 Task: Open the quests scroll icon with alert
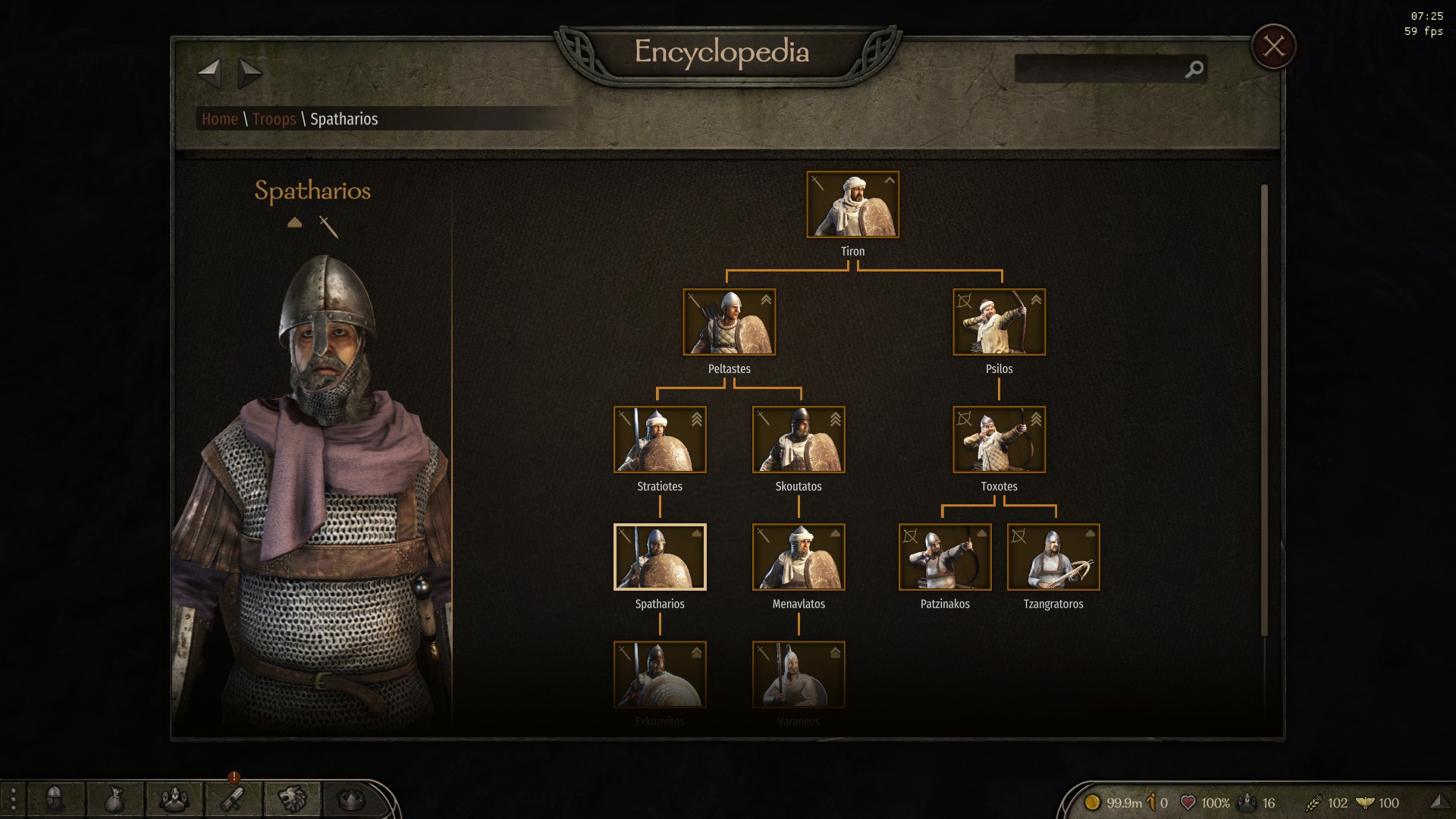click(x=232, y=799)
